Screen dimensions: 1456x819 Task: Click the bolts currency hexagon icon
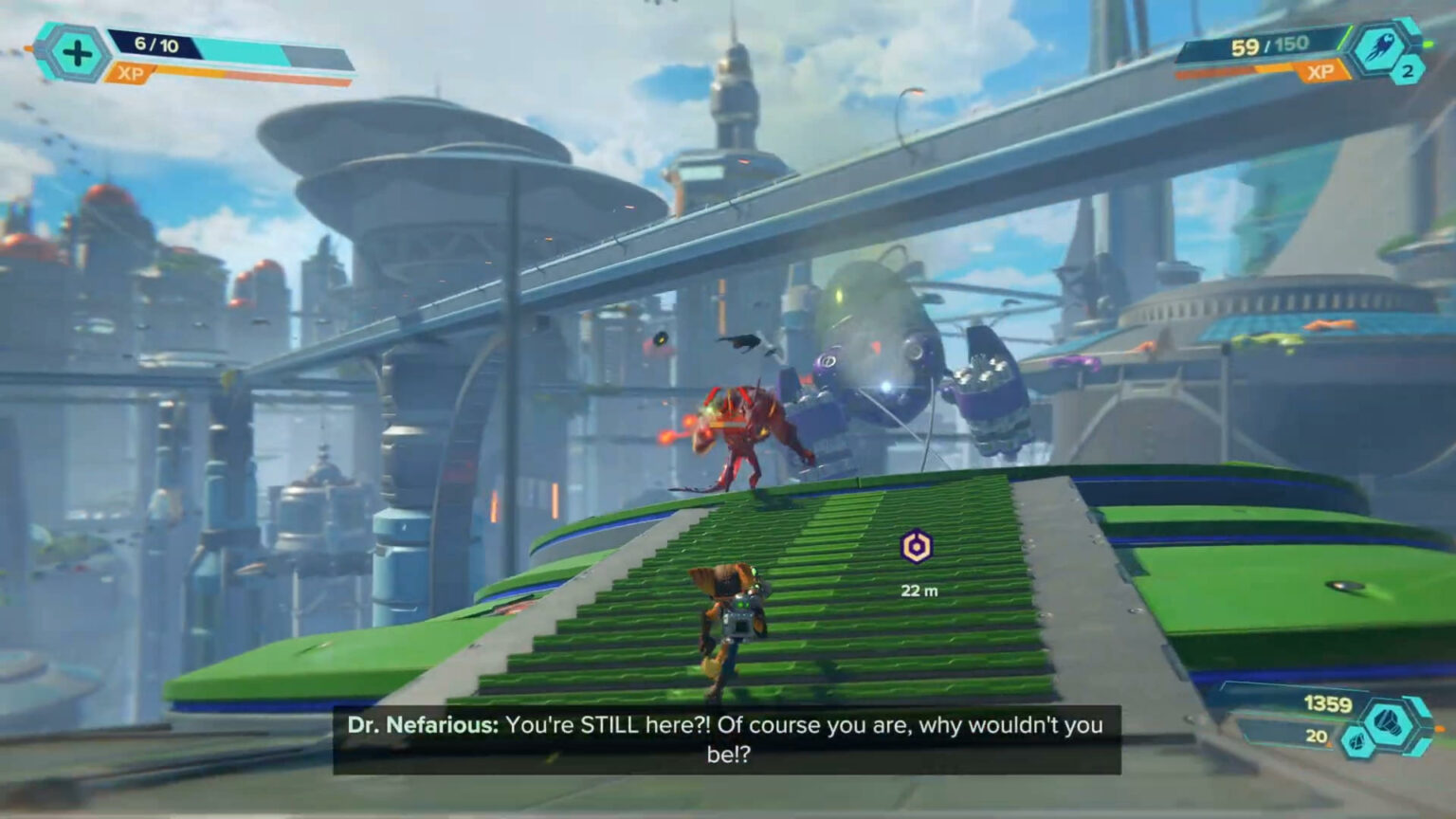click(1391, 722)
